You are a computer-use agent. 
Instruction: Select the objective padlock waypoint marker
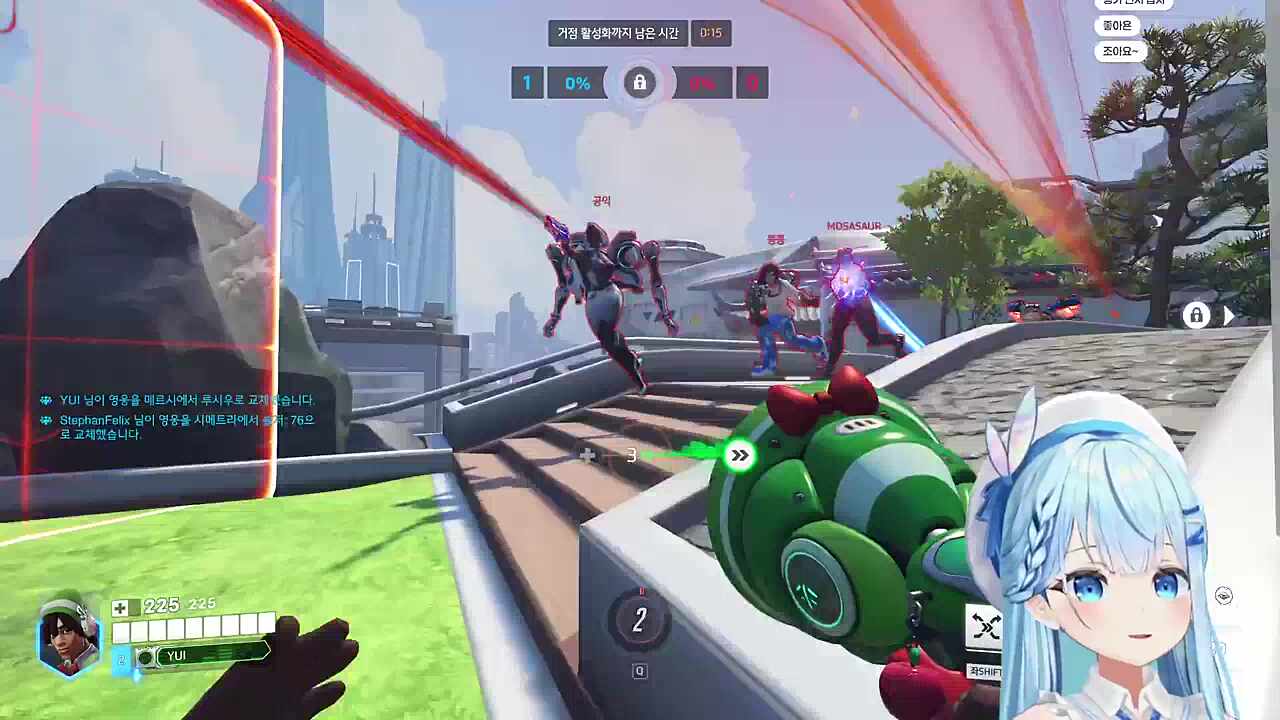pyautogui.click(x=1196, y=316)
